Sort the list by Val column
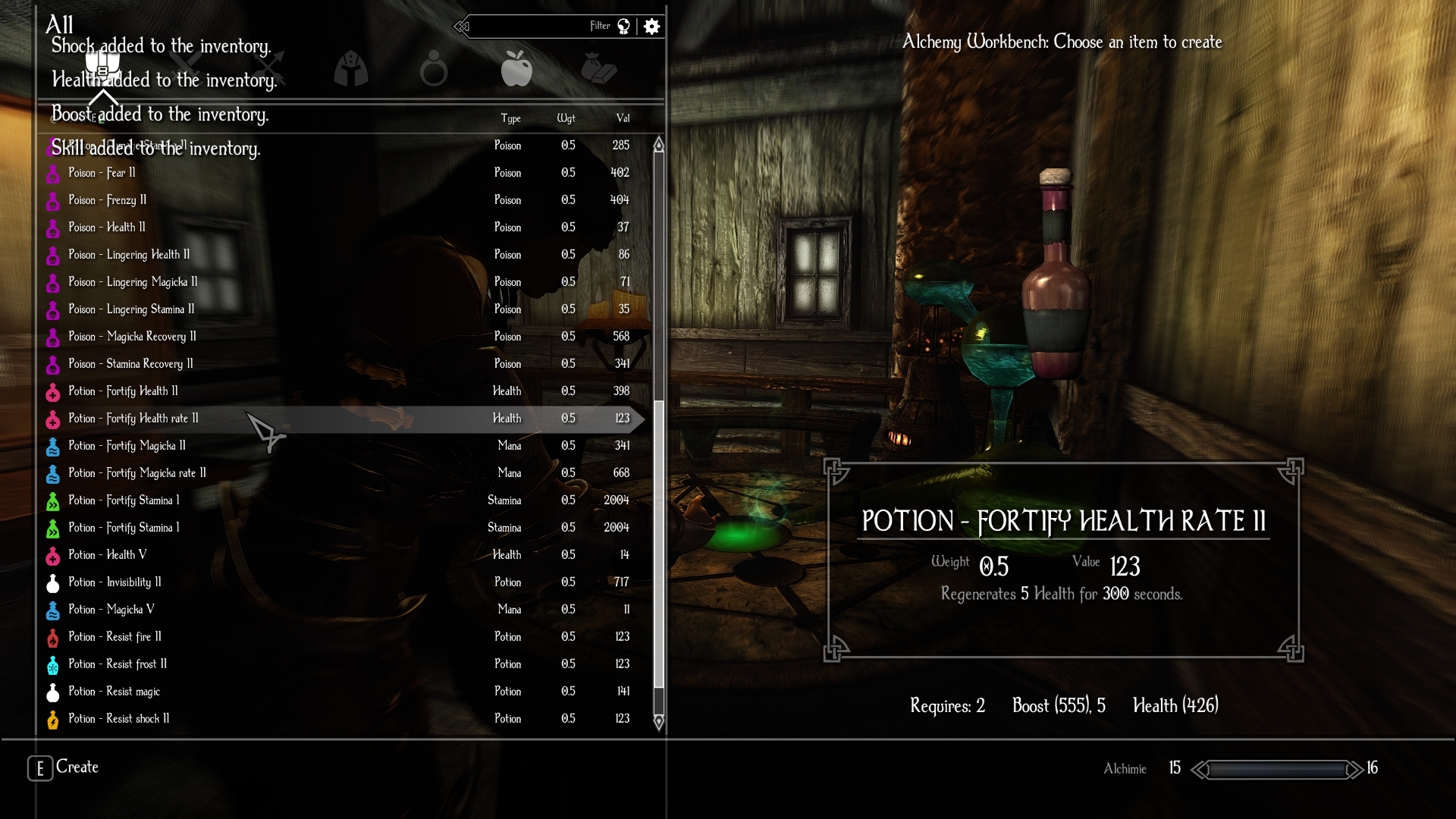Viewport: 1456px width, 819px height. pos(623,118)
